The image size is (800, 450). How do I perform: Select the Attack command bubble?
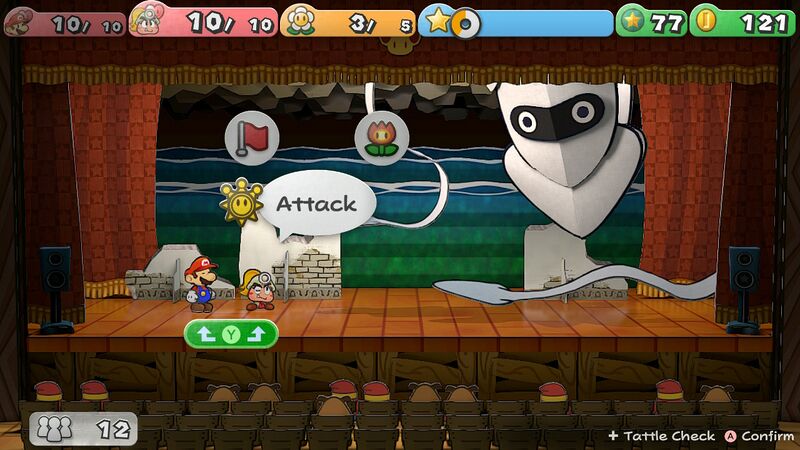coord(314,204)
